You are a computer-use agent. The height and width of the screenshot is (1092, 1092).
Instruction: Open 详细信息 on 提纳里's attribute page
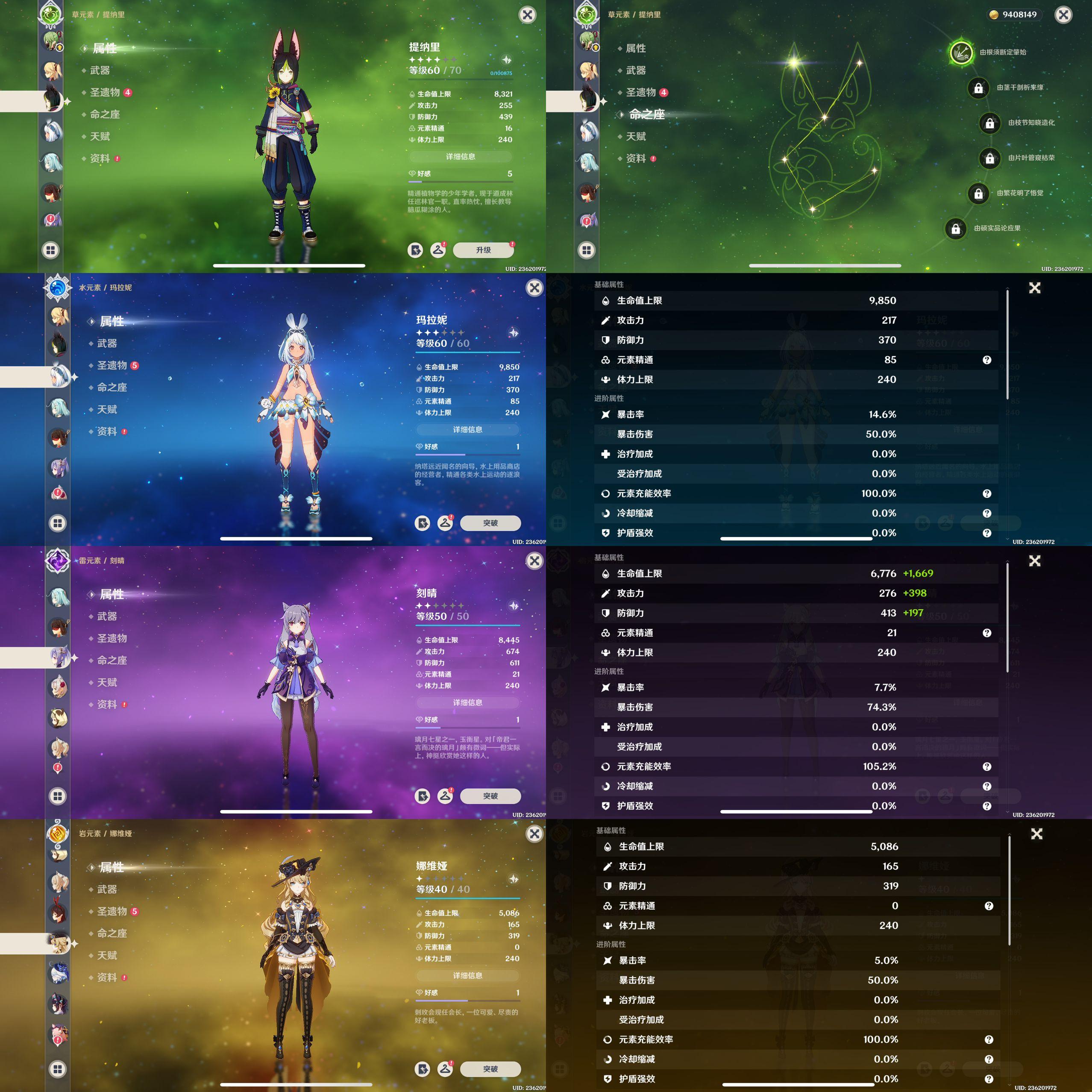point(460,156)
